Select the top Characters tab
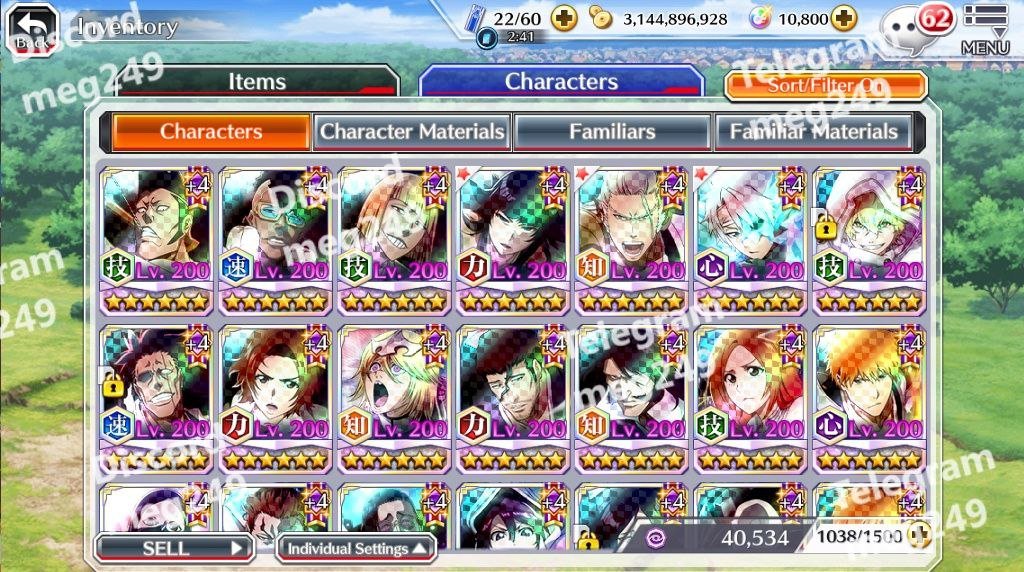This screenshot has width=1024, height=572. (561, 82)
